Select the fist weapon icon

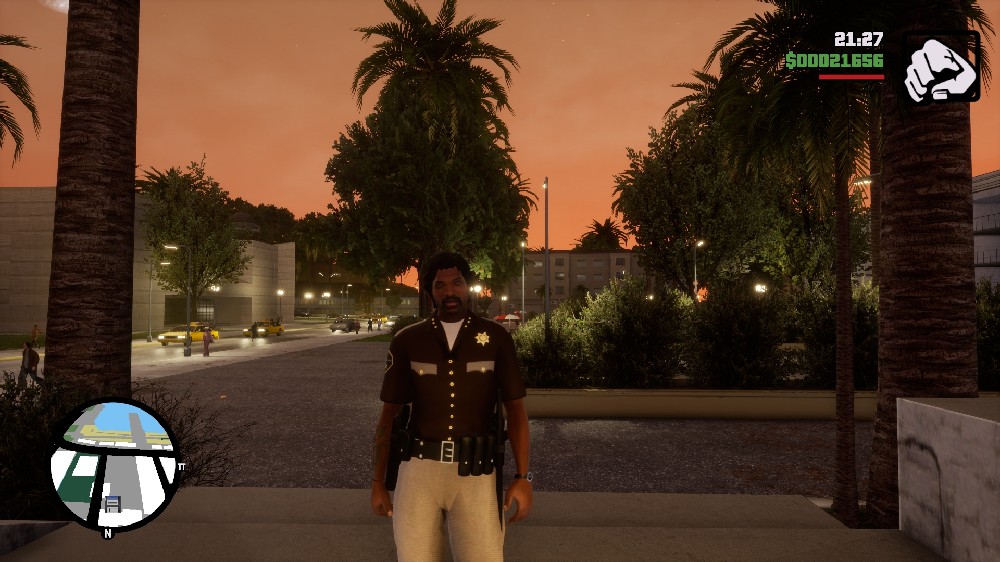pos(940,68)
